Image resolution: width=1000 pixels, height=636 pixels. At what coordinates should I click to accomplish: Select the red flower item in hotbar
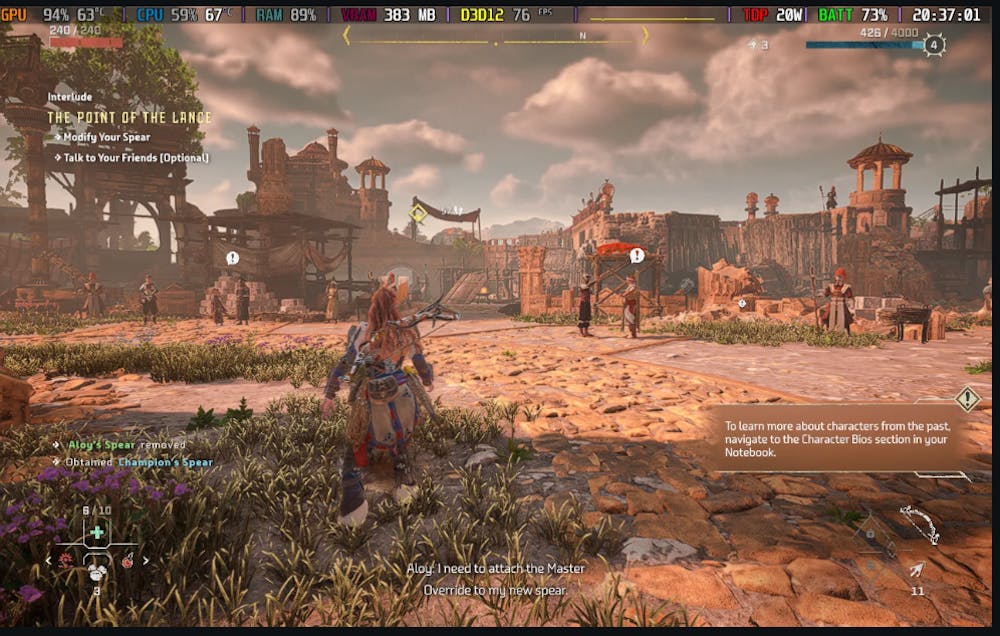[x=65, y=560]
